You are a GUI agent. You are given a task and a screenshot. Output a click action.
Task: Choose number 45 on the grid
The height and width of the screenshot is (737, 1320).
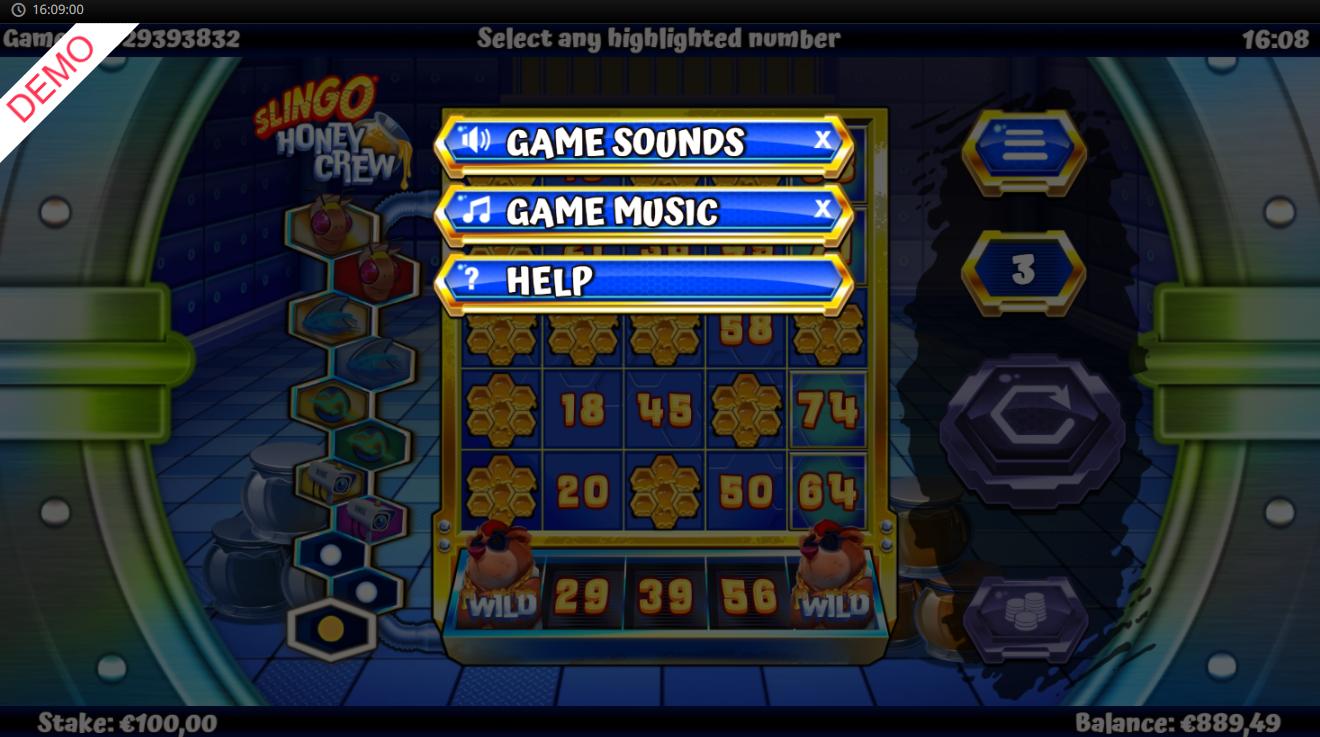pos(664,410)
